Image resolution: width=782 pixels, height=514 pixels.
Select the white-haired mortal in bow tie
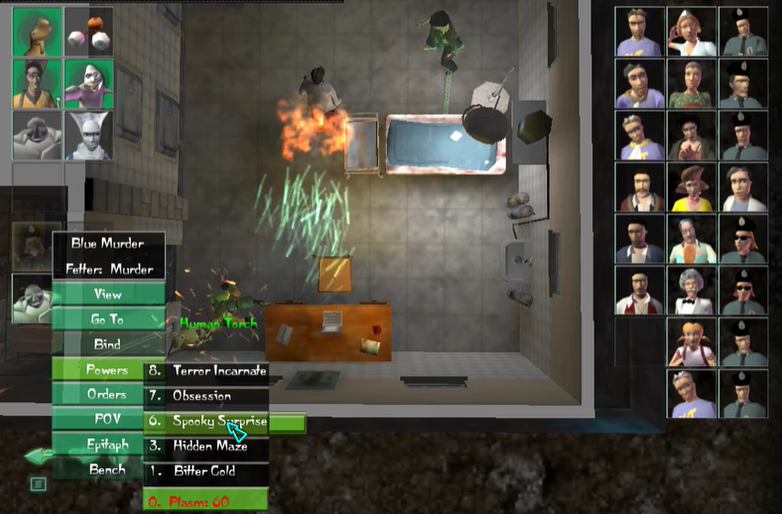point(691,290)
